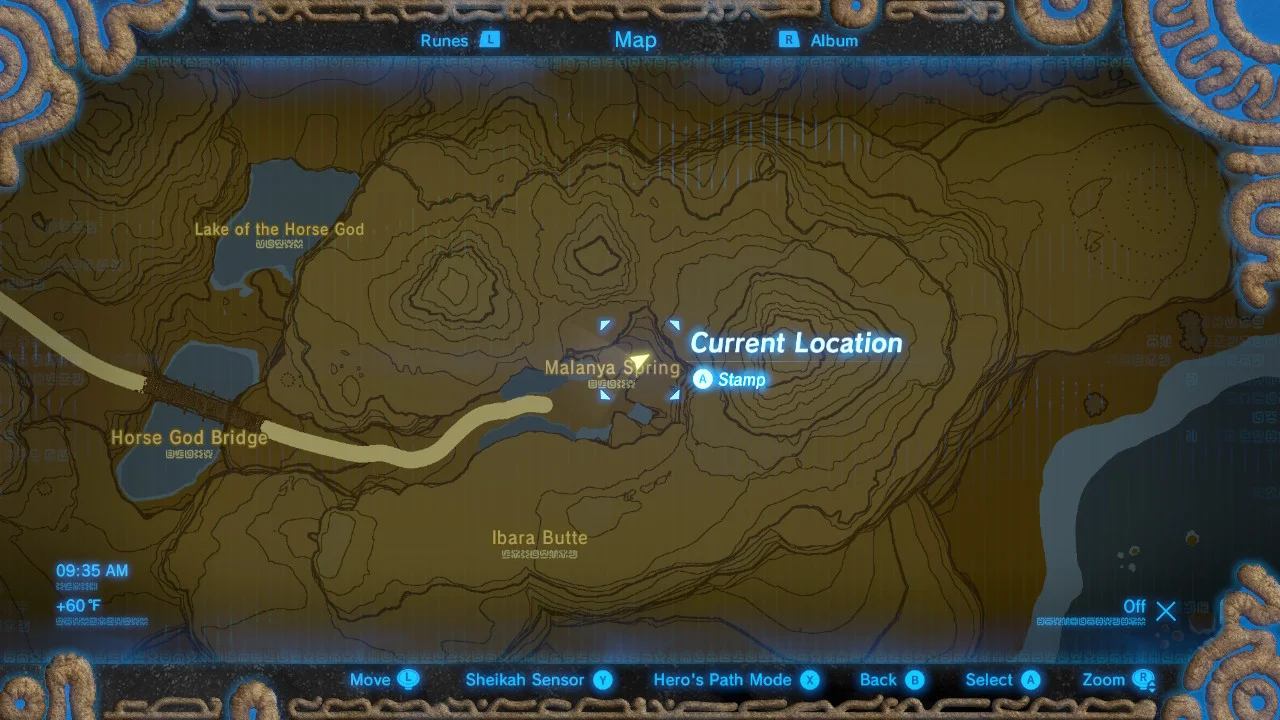The width and height of the screenshot is (1280, 720).
Task: Open the Runes menu
Action: pos(447,40)
